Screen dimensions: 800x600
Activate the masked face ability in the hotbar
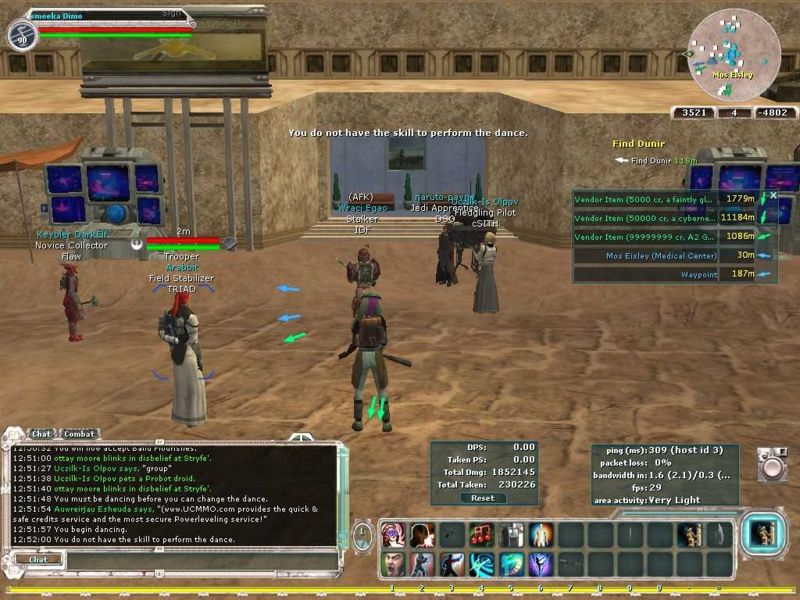coord(392,535)
